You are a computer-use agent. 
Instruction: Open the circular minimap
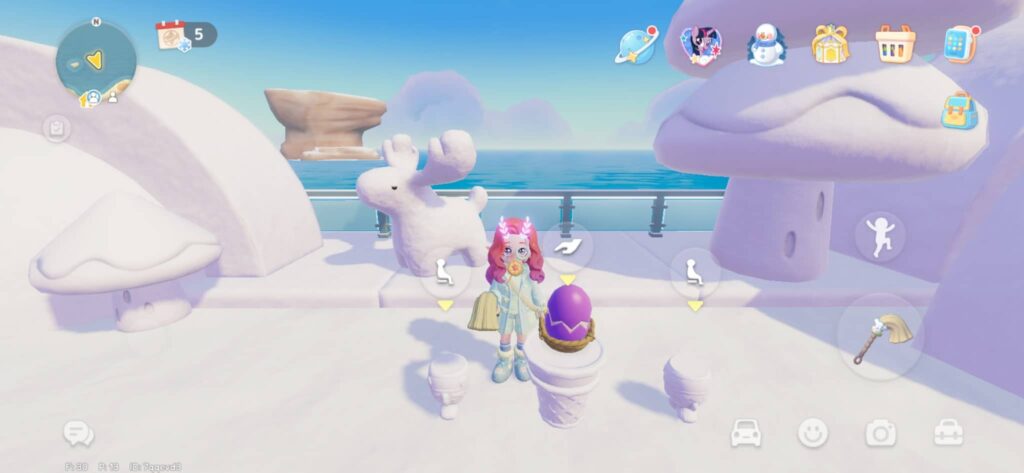click(x=95, y=60)
